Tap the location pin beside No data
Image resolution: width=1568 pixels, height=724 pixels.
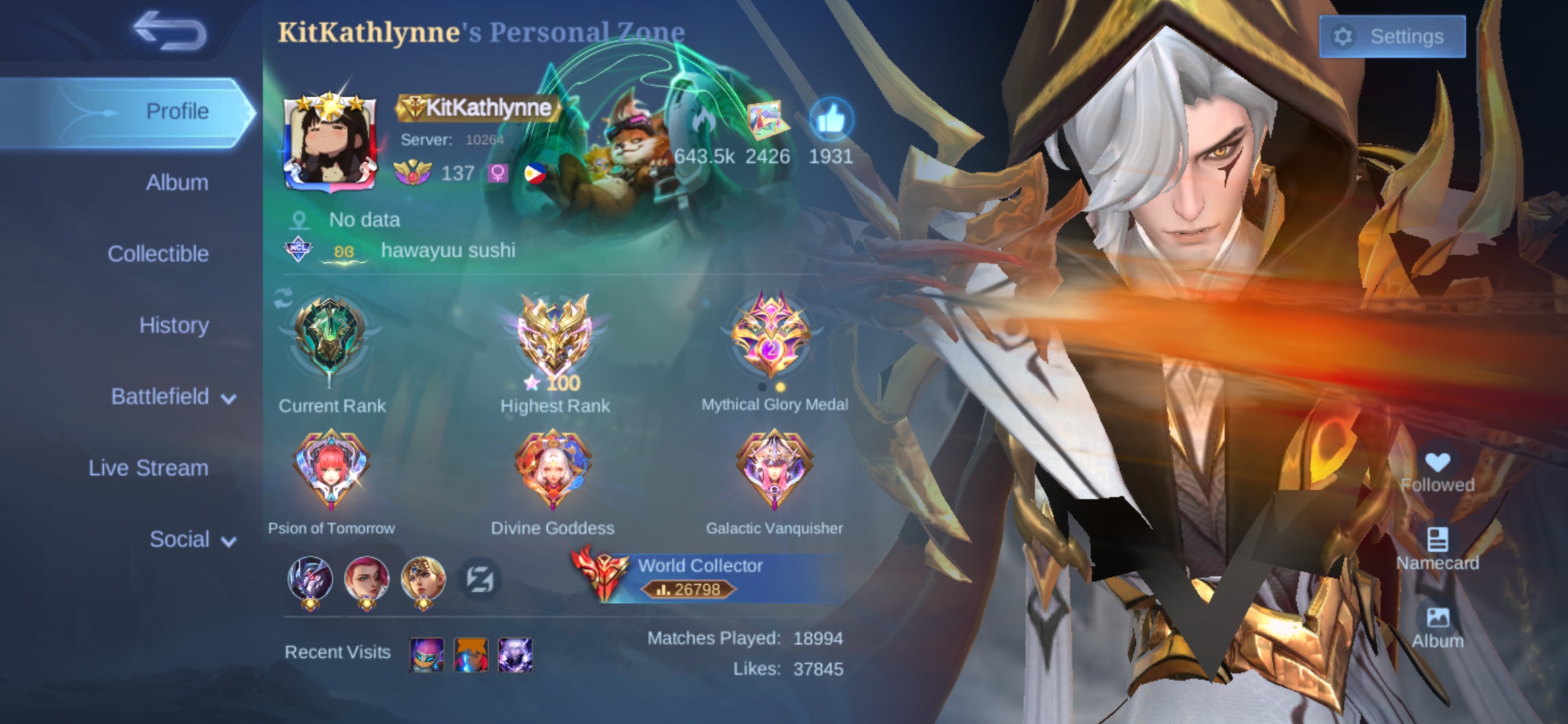click(300, 220)
